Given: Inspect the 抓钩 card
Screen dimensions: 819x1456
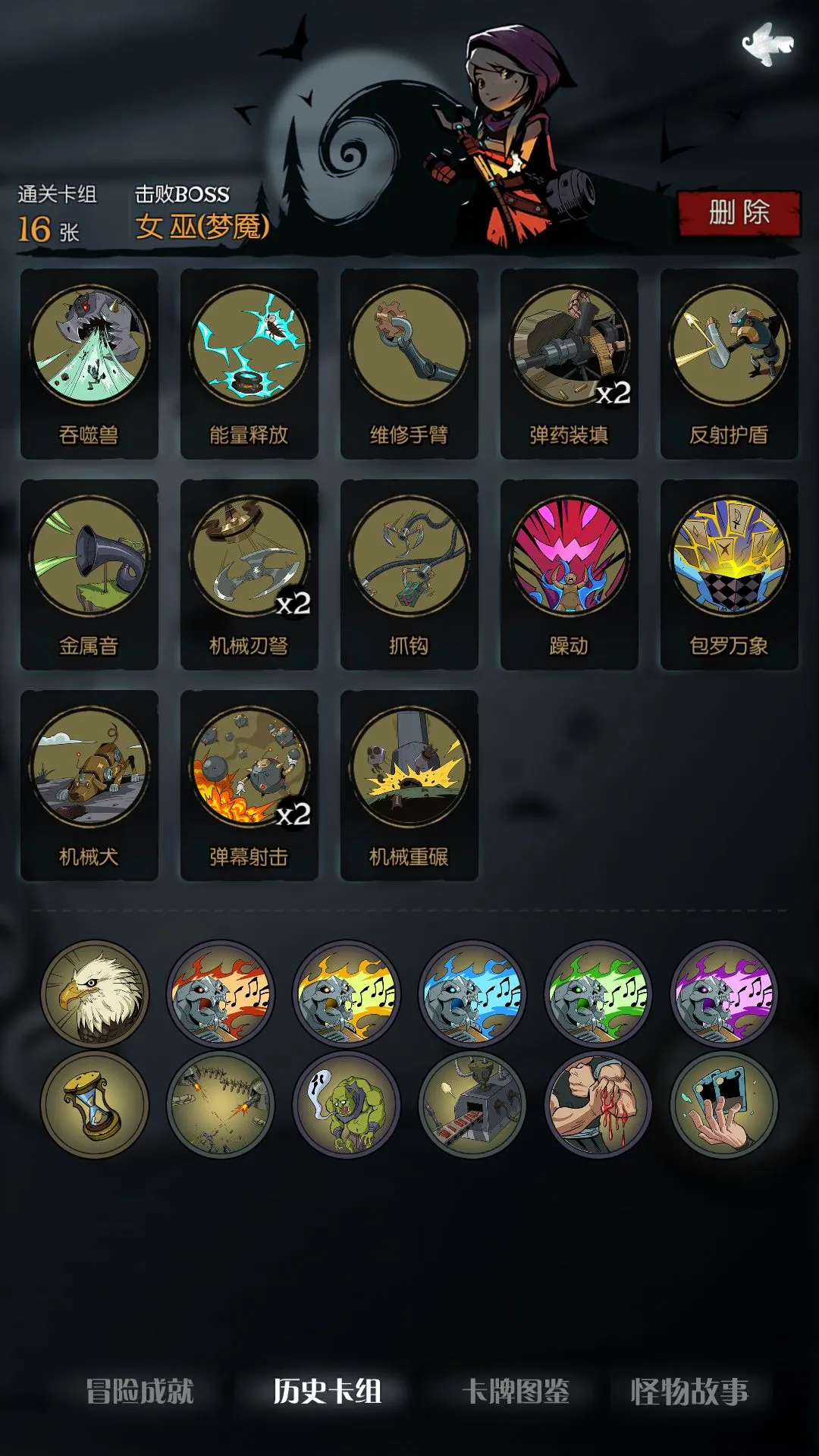Looking at the screenshot, I should 409,574.
